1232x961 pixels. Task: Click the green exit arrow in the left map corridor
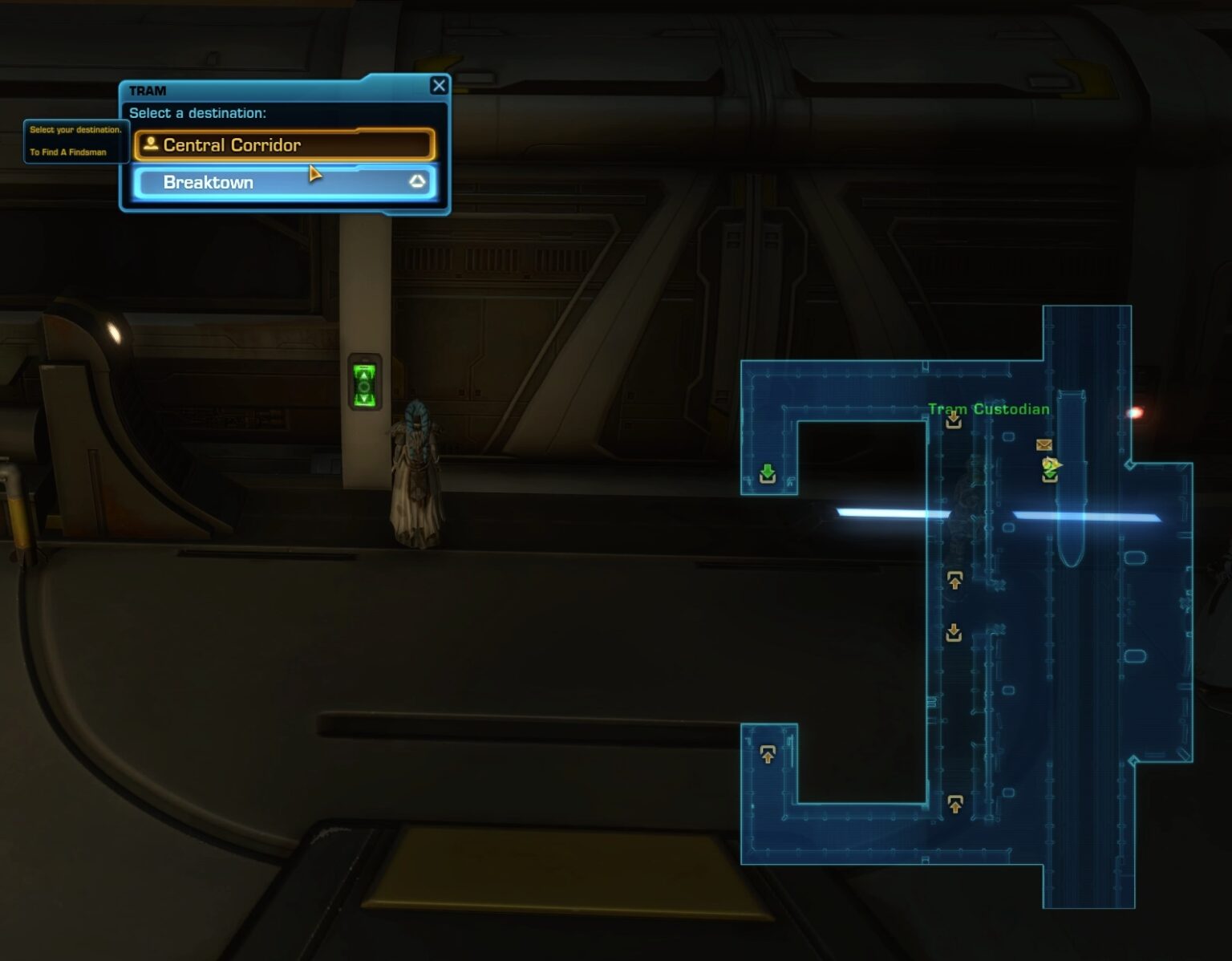tap(767, 475)
